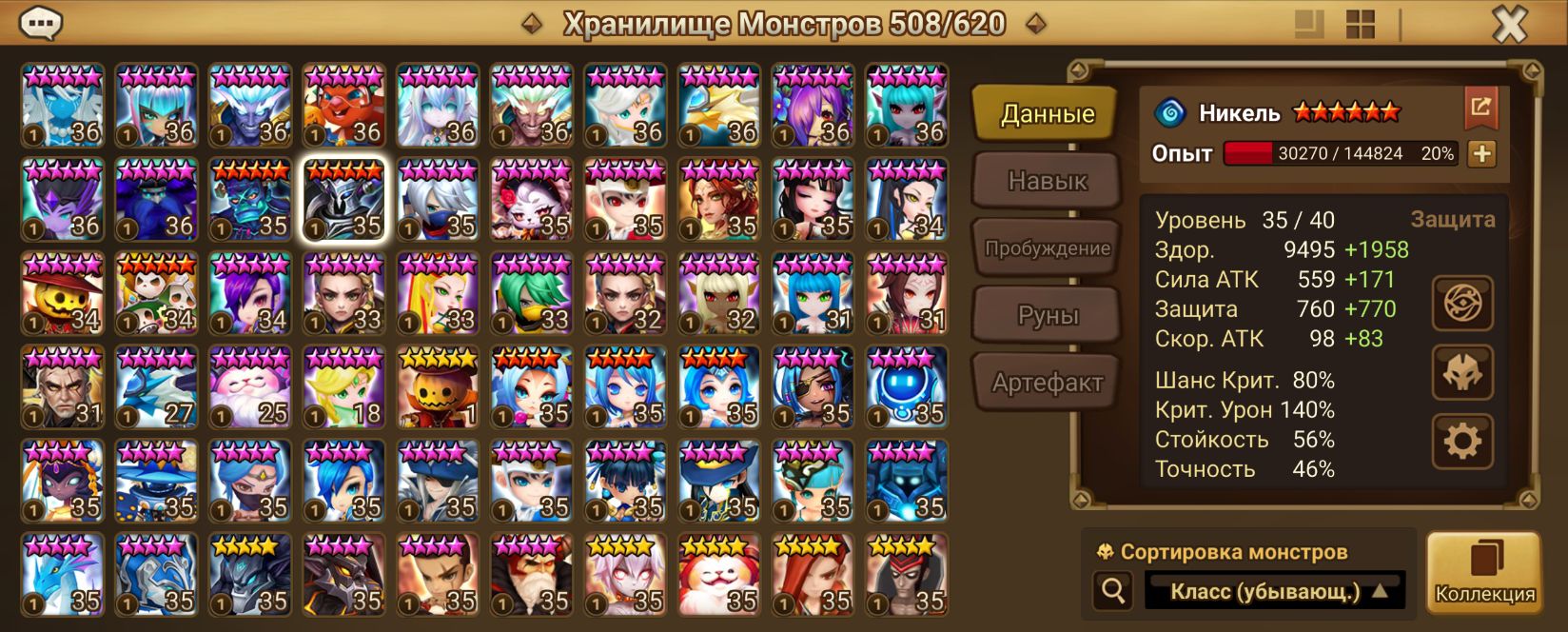Select the highlighted dark knight monster
The height and width of the screenshot is (632, 1568).
344,200
